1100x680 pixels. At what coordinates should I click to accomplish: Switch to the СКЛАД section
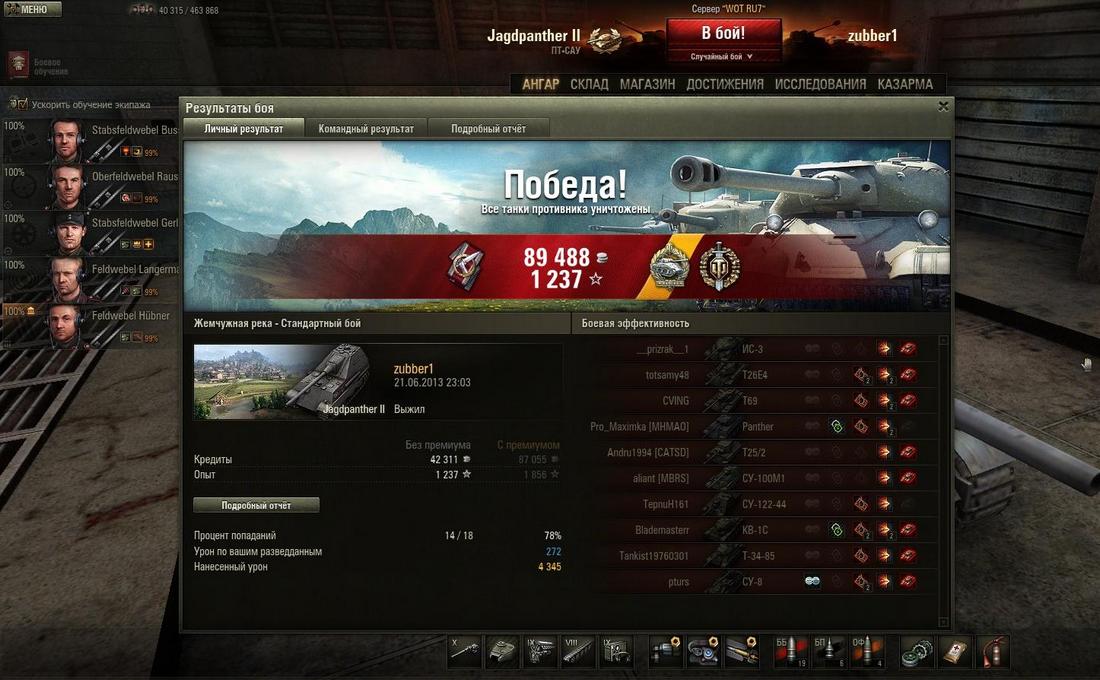point(589,84)
